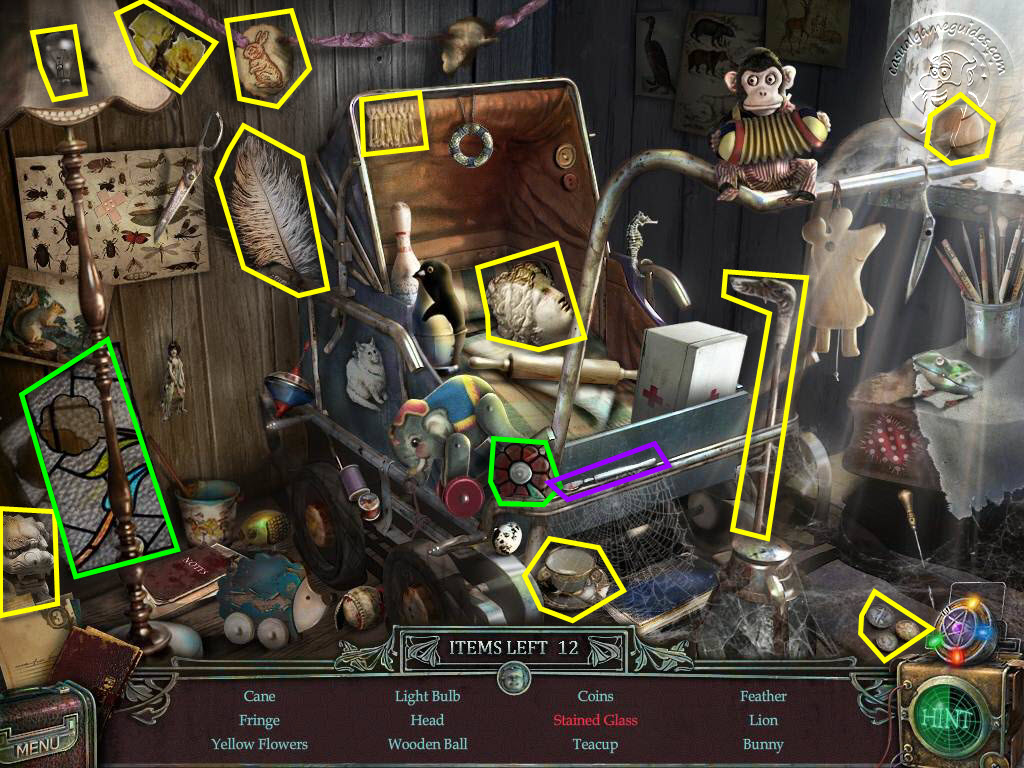Select Head in the item list
This screenshot has width=1024, height=768.
tap(427, 720)
